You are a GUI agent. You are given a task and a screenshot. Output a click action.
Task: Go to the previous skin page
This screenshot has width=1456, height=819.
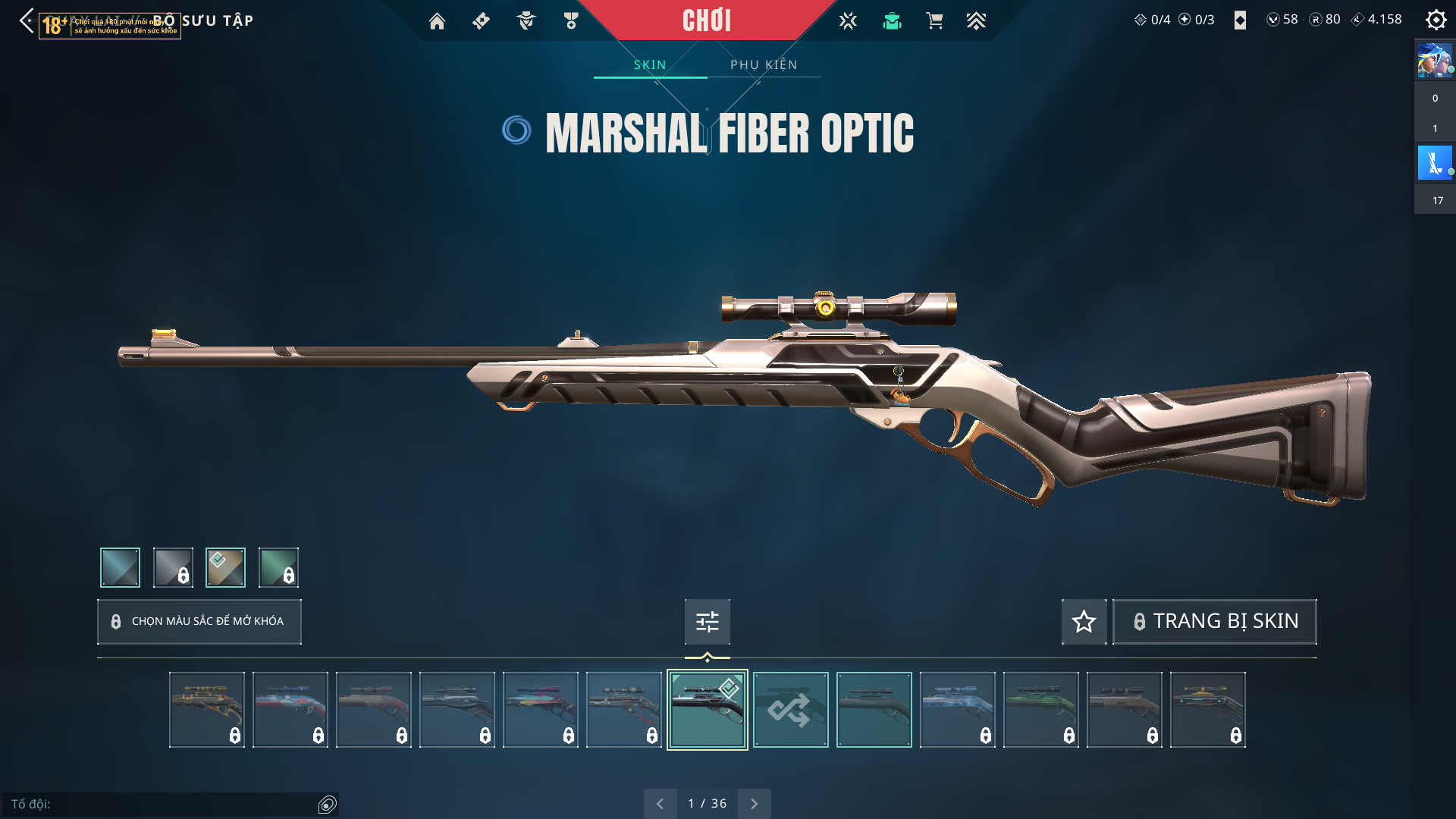click(x=660, y=804)
